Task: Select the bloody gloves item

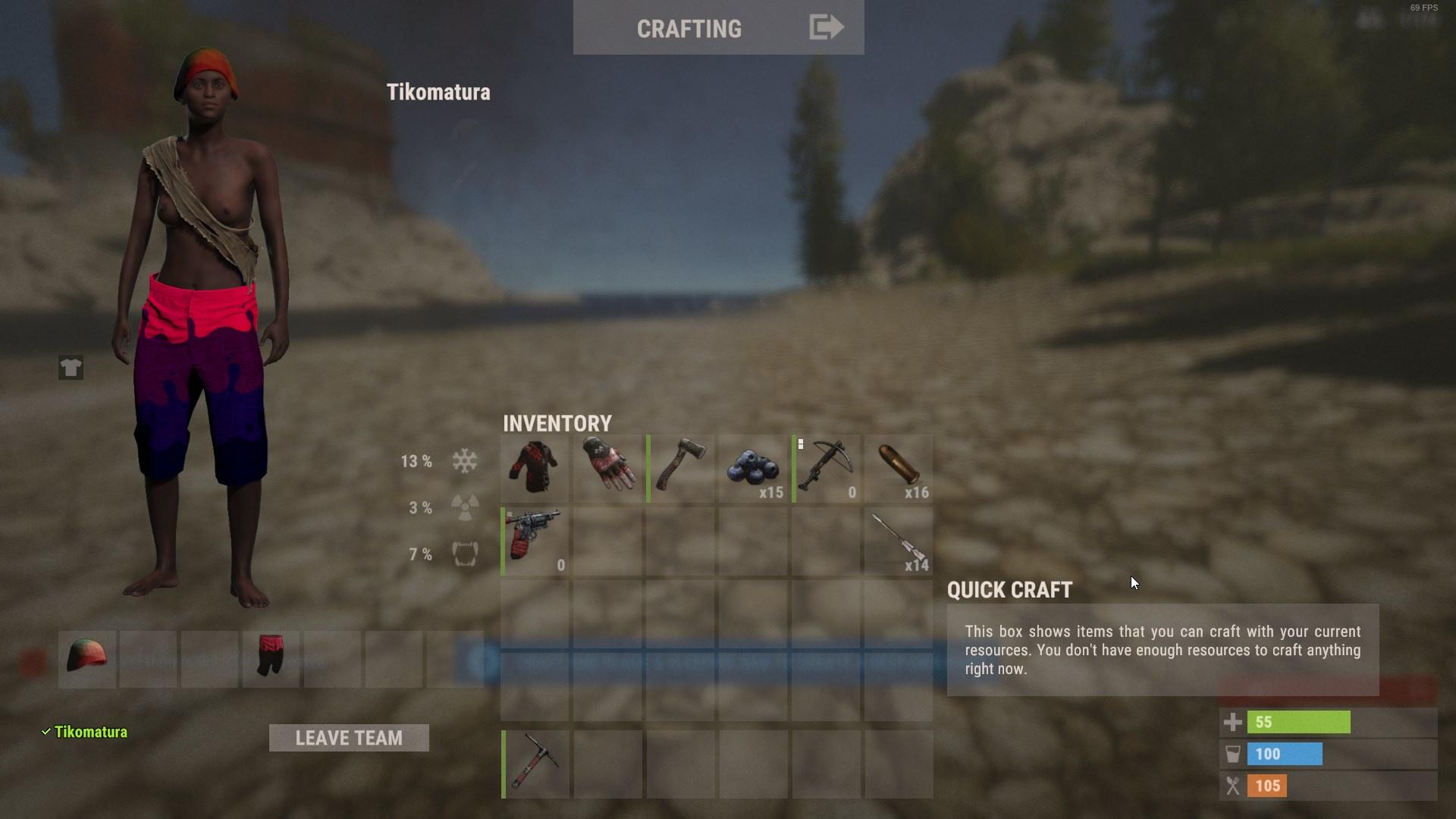Action: [x=607, y=468]
